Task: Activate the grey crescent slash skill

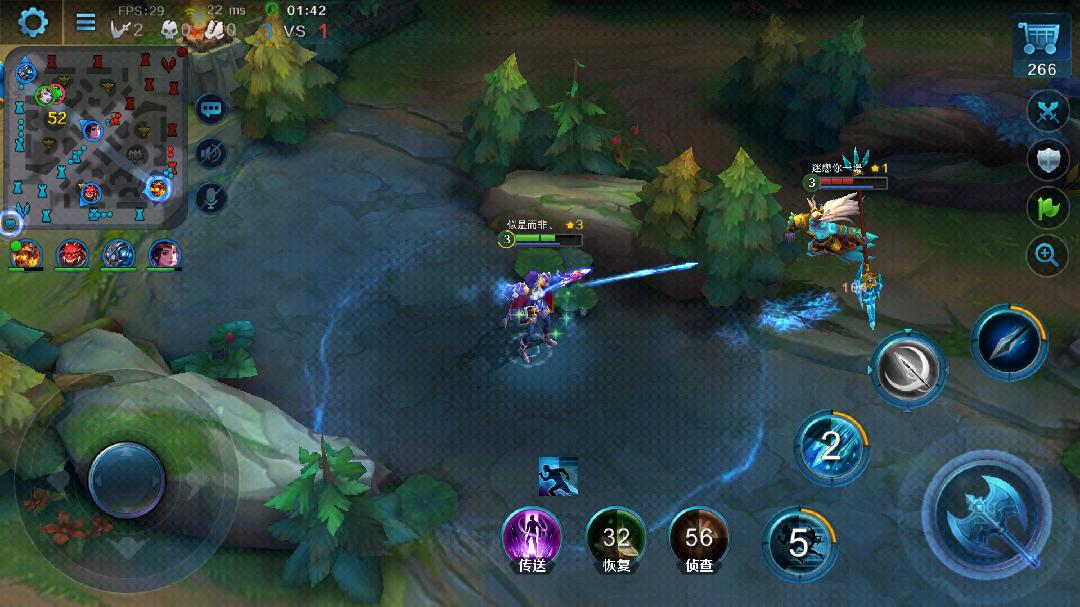Action: (907, 368)
